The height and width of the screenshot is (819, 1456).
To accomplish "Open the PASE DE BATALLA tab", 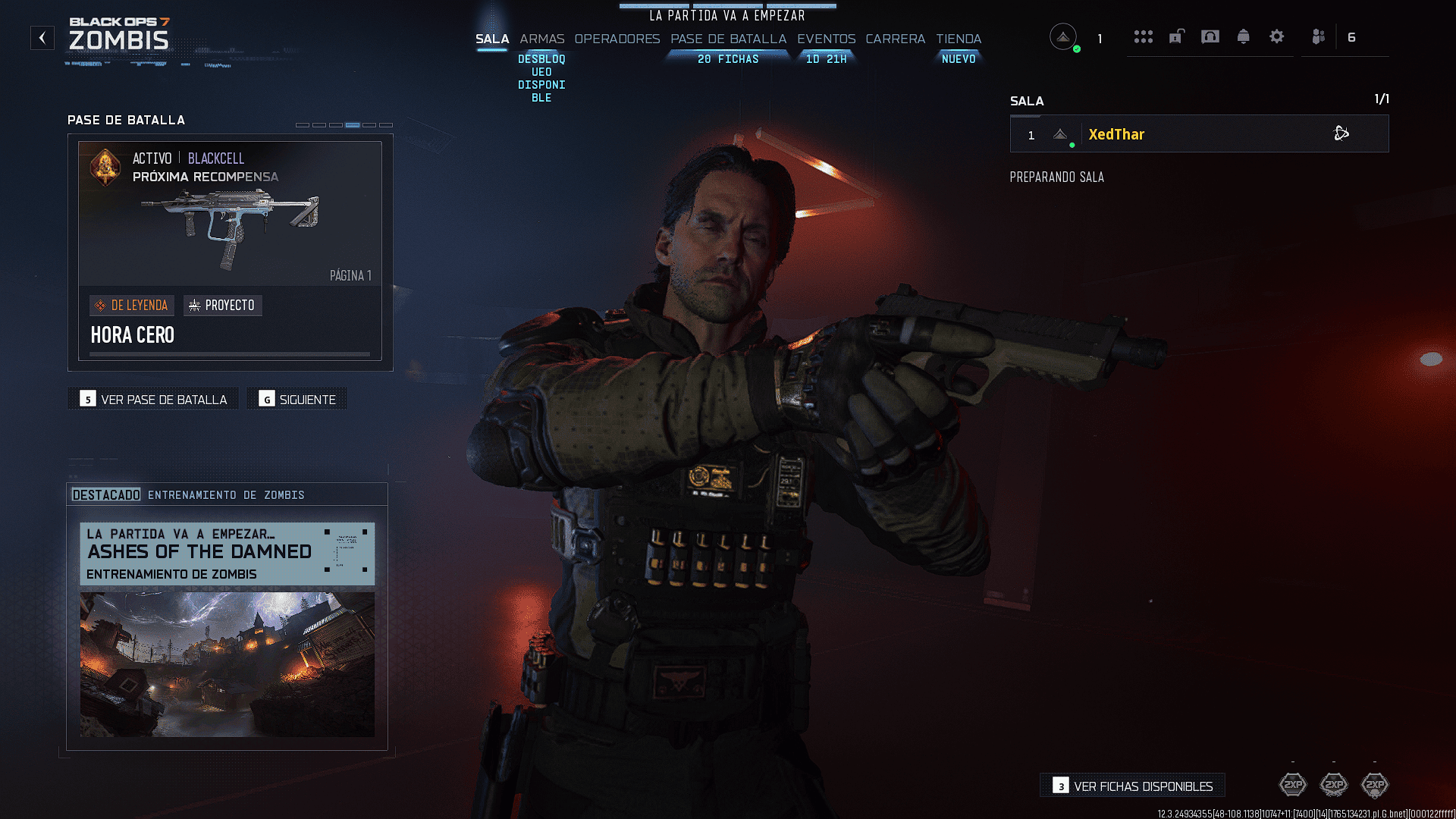I will tap(728, 39).
